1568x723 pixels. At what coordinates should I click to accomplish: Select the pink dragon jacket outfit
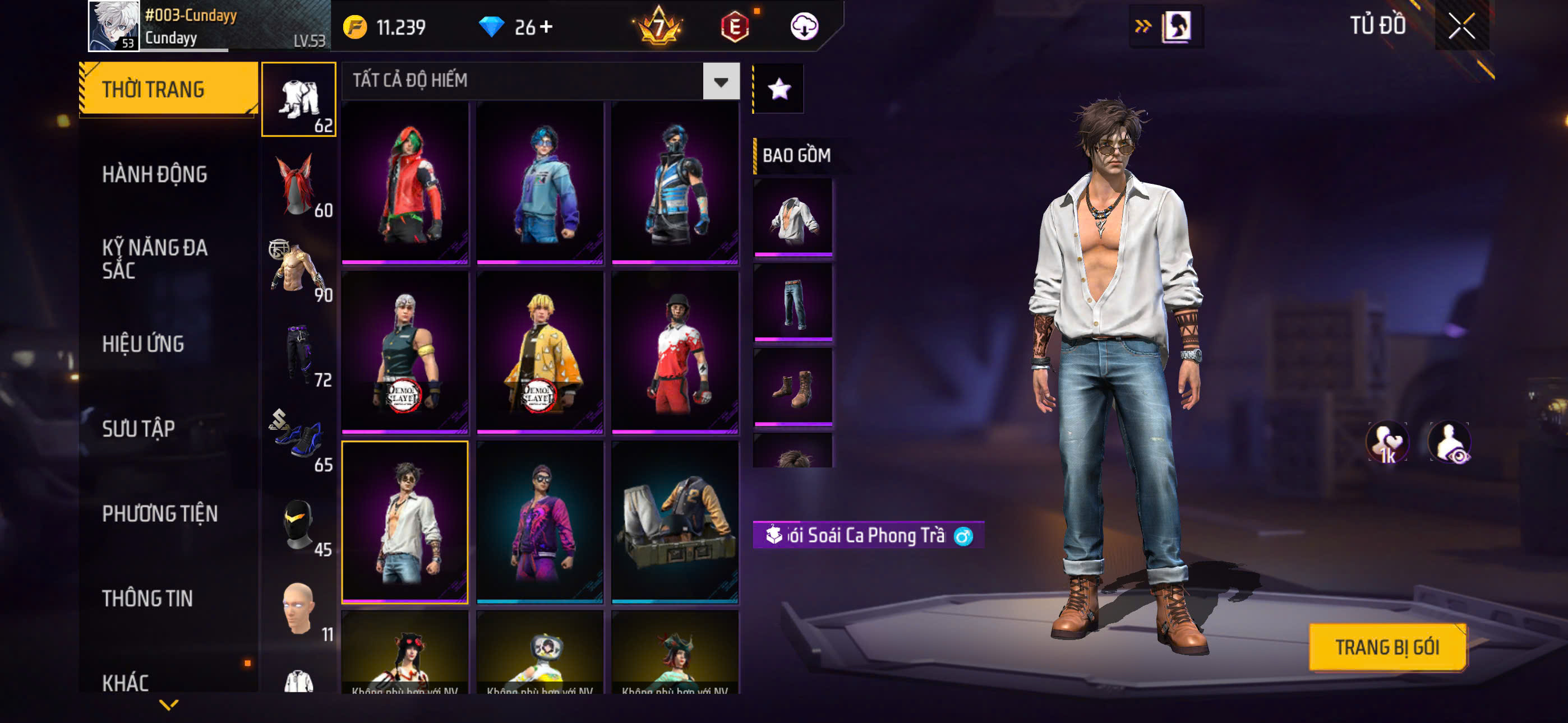(x=540, y=522)
